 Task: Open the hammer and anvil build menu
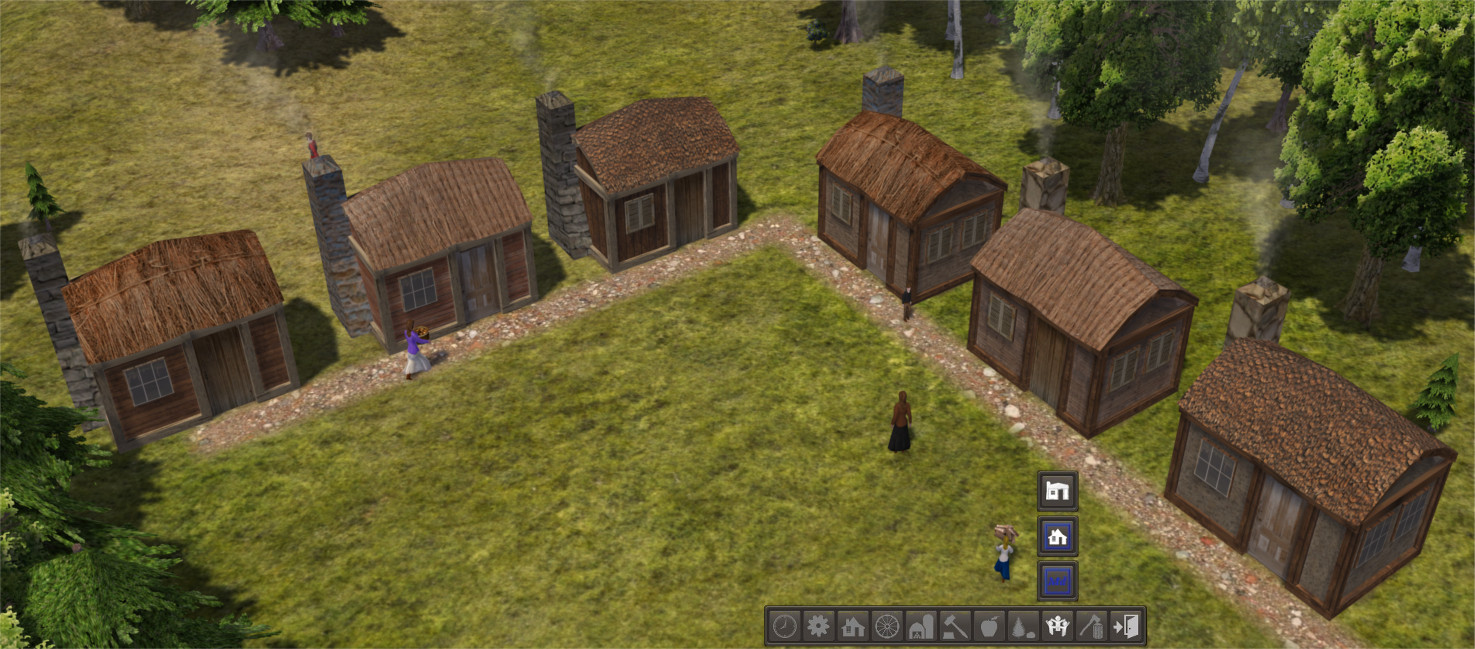tap(955, 627)
